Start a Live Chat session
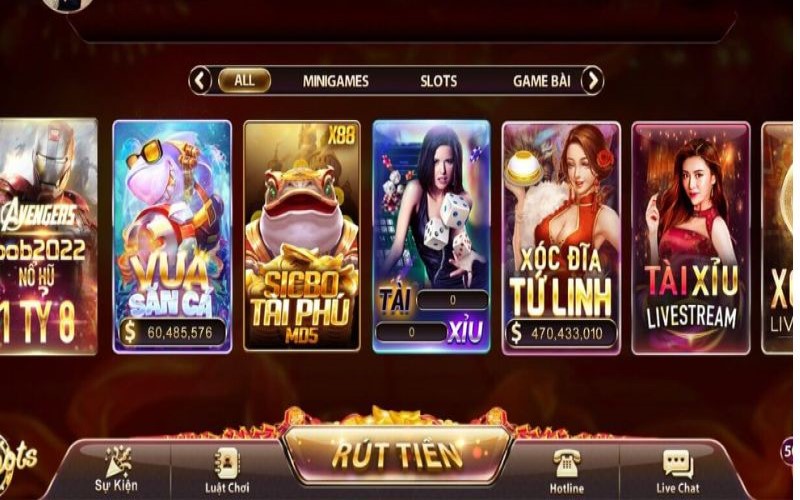Image resolution: width=800 pixels, height=500 pixels. (677, 470)
